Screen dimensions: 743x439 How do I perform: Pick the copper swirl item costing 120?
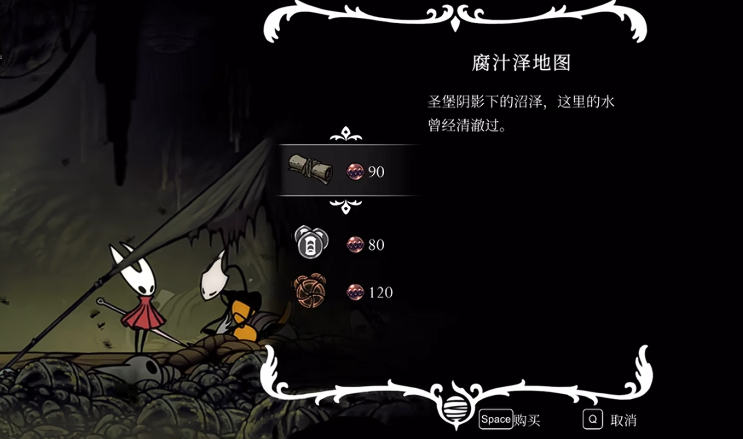tap(310, 291)
